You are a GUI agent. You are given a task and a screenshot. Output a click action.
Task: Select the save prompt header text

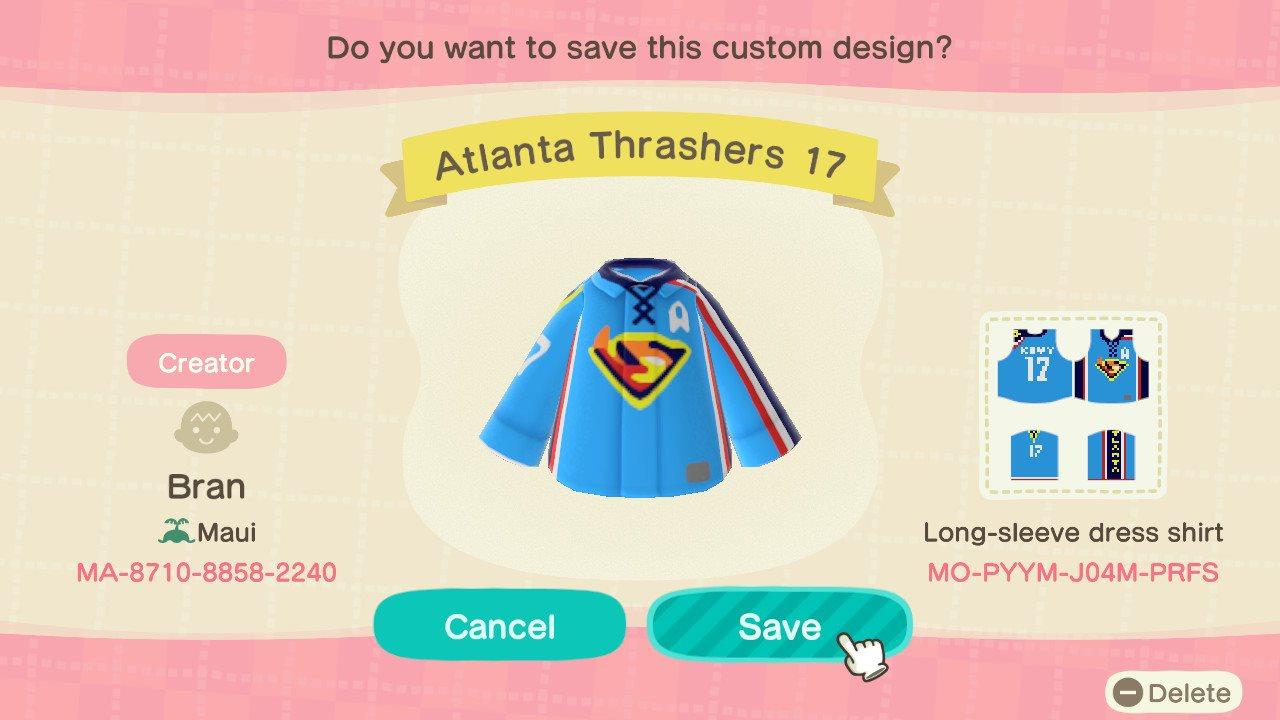640,46
